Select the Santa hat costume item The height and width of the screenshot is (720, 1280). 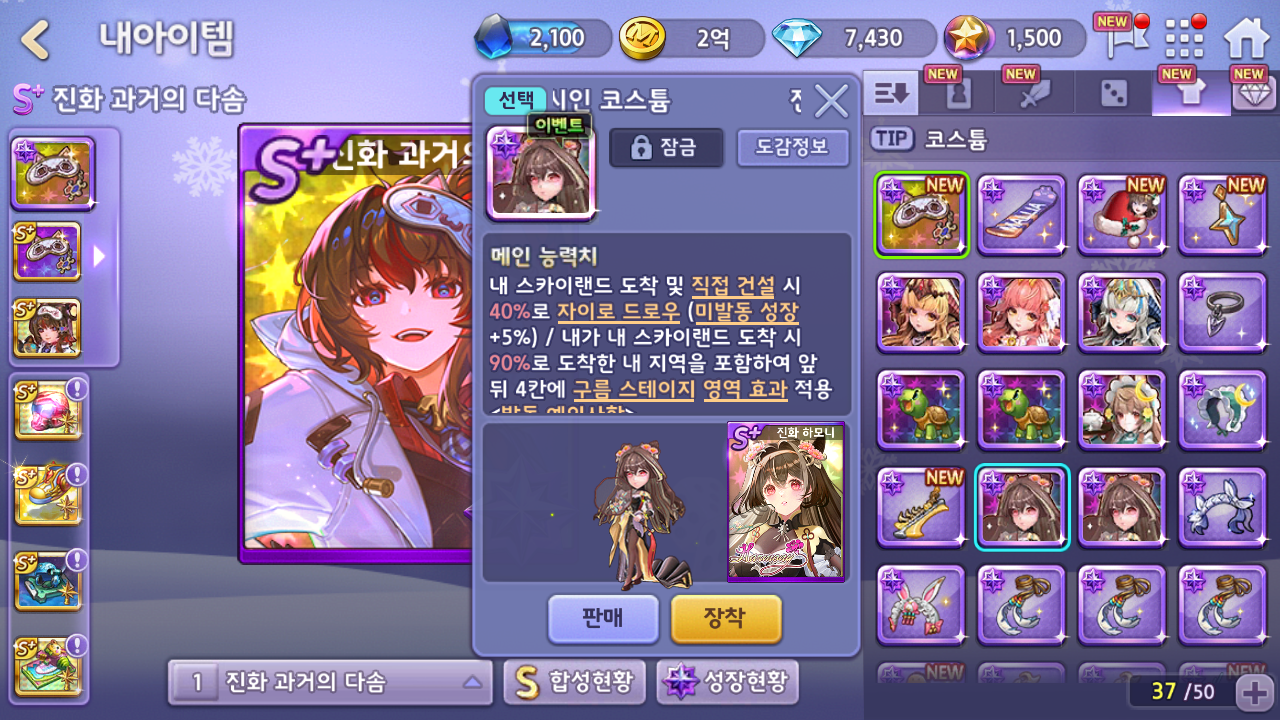tap(1121, 216)
